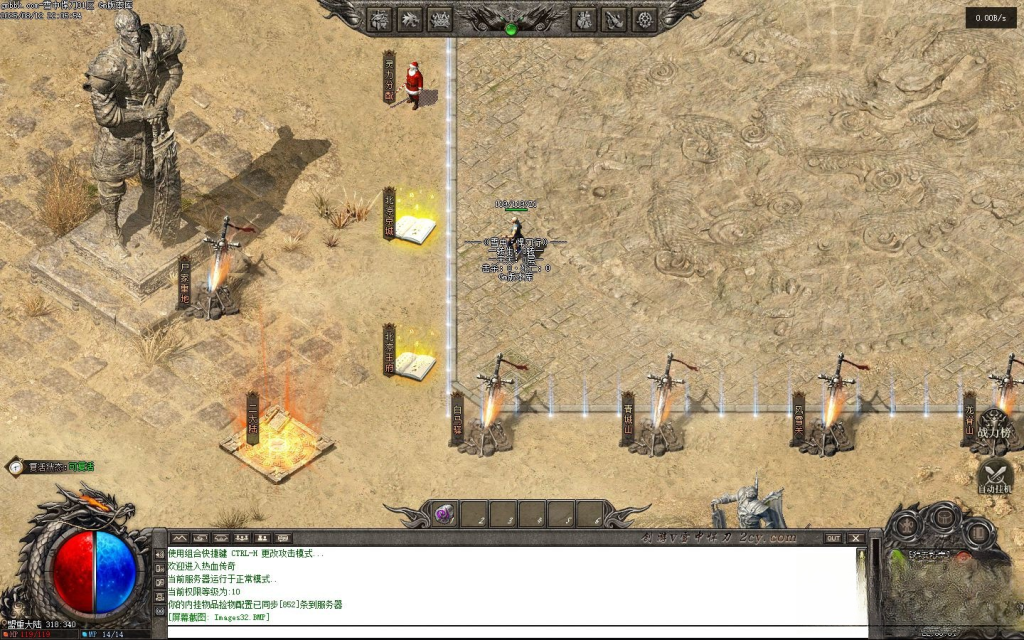This screenshot has height=640, width=1024.
Task: Toggle the speaker icon beside the chat log
Action: tap(159, 554)
